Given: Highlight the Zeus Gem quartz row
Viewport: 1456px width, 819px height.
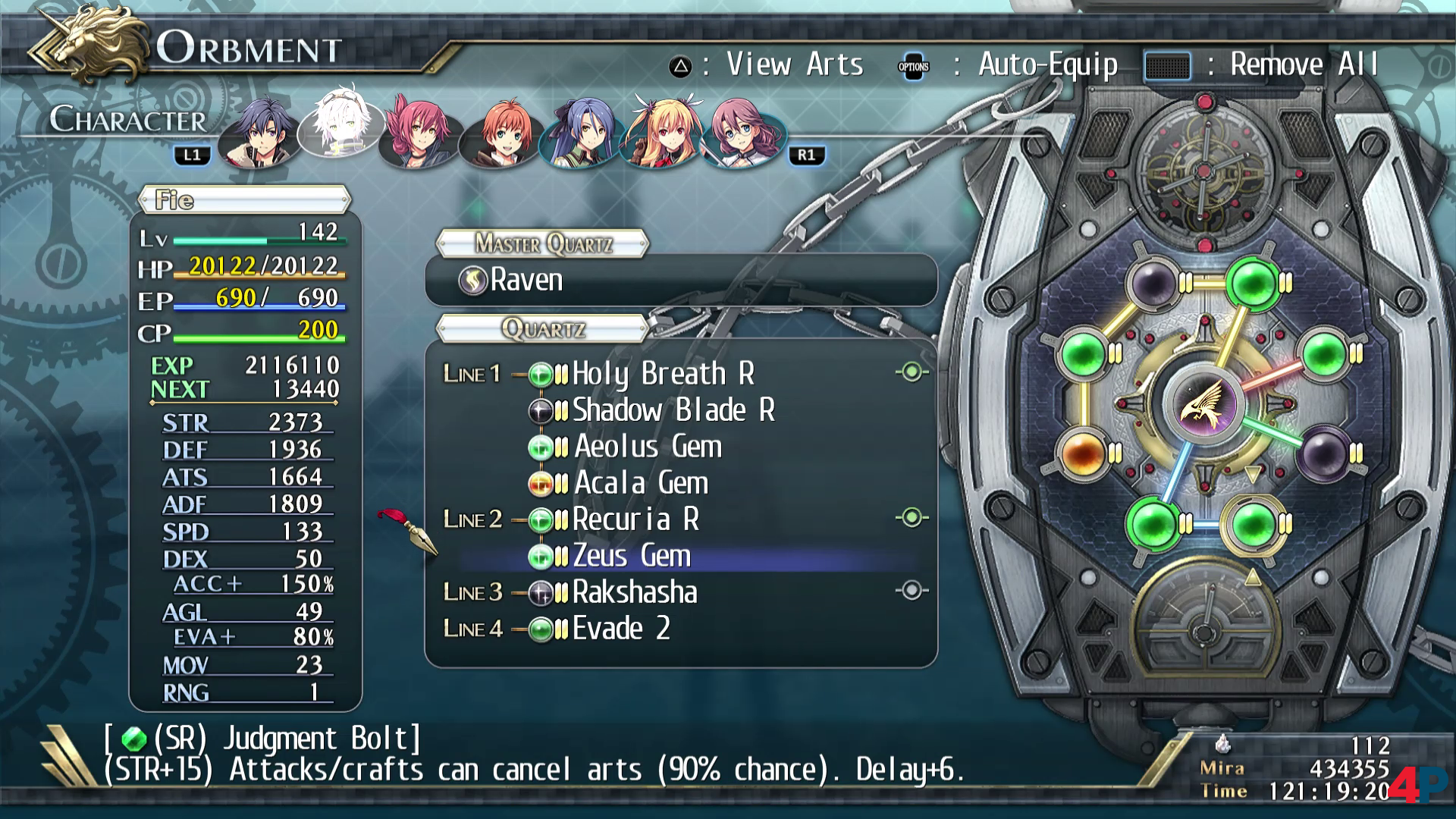Looking at the screenshot, I should pos(631,556).
